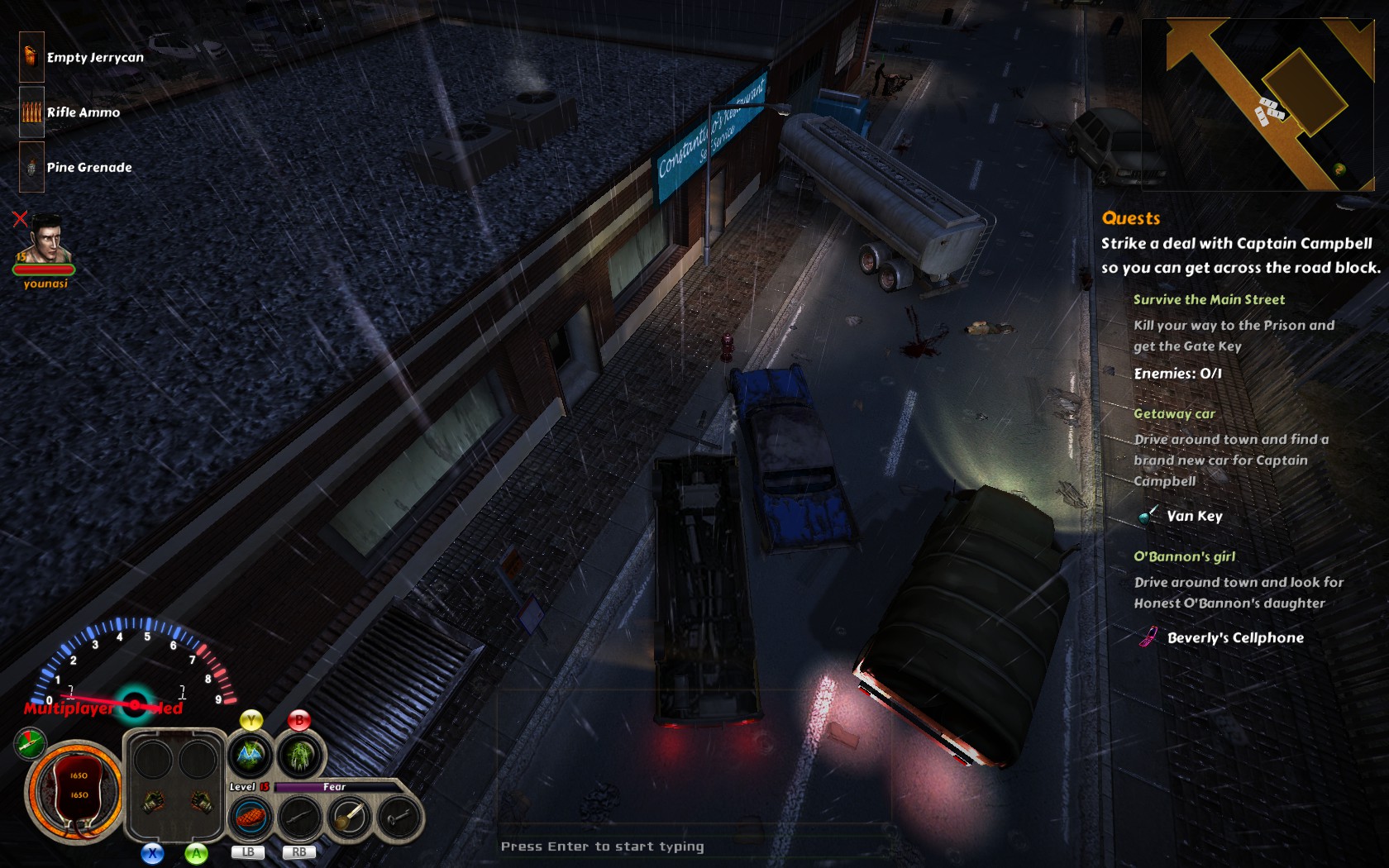The height and width of the screenshot is (868, 1389).
Task: Click the syringe gauge icon
Action: pyautogui.click(x=31, y=743)
